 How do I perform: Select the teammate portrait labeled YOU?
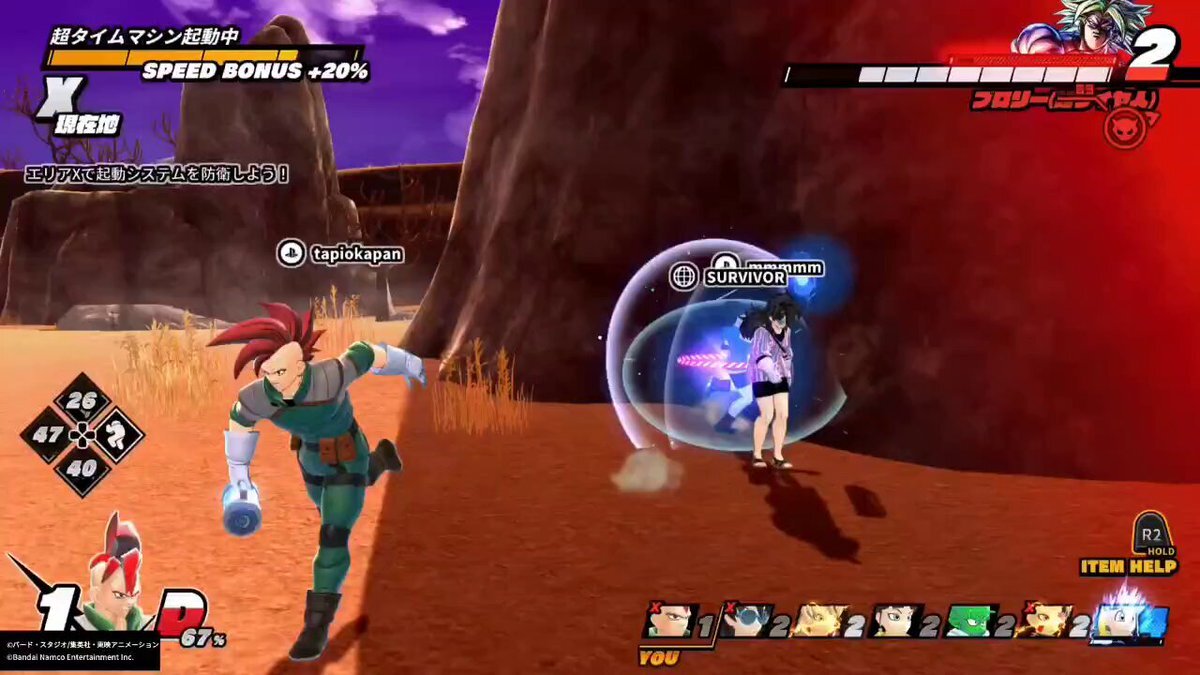tap(670, 621)
